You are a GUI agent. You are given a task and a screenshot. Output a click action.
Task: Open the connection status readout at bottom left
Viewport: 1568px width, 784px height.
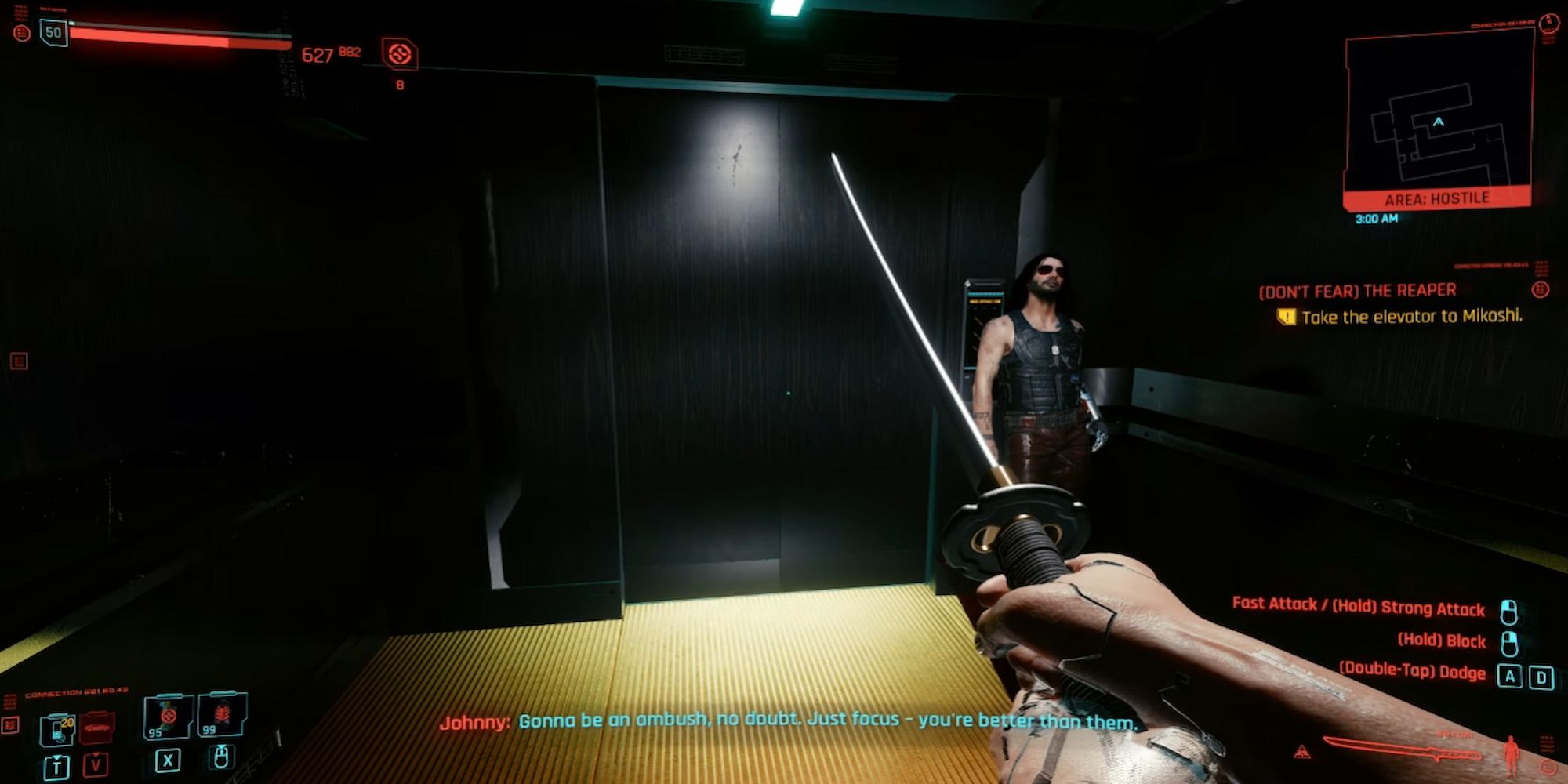point(78,693)
